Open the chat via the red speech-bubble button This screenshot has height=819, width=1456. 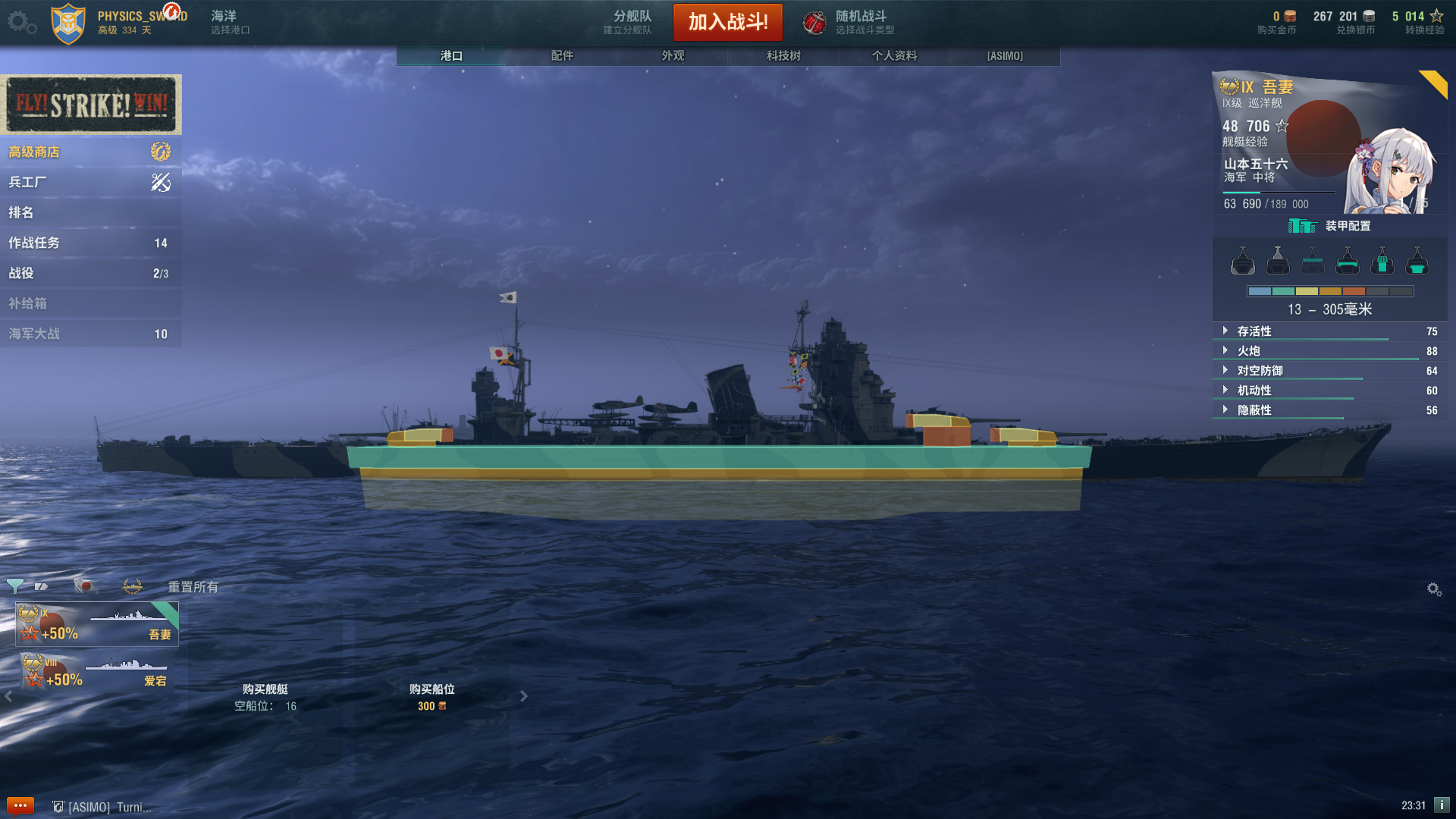[20, 805]
